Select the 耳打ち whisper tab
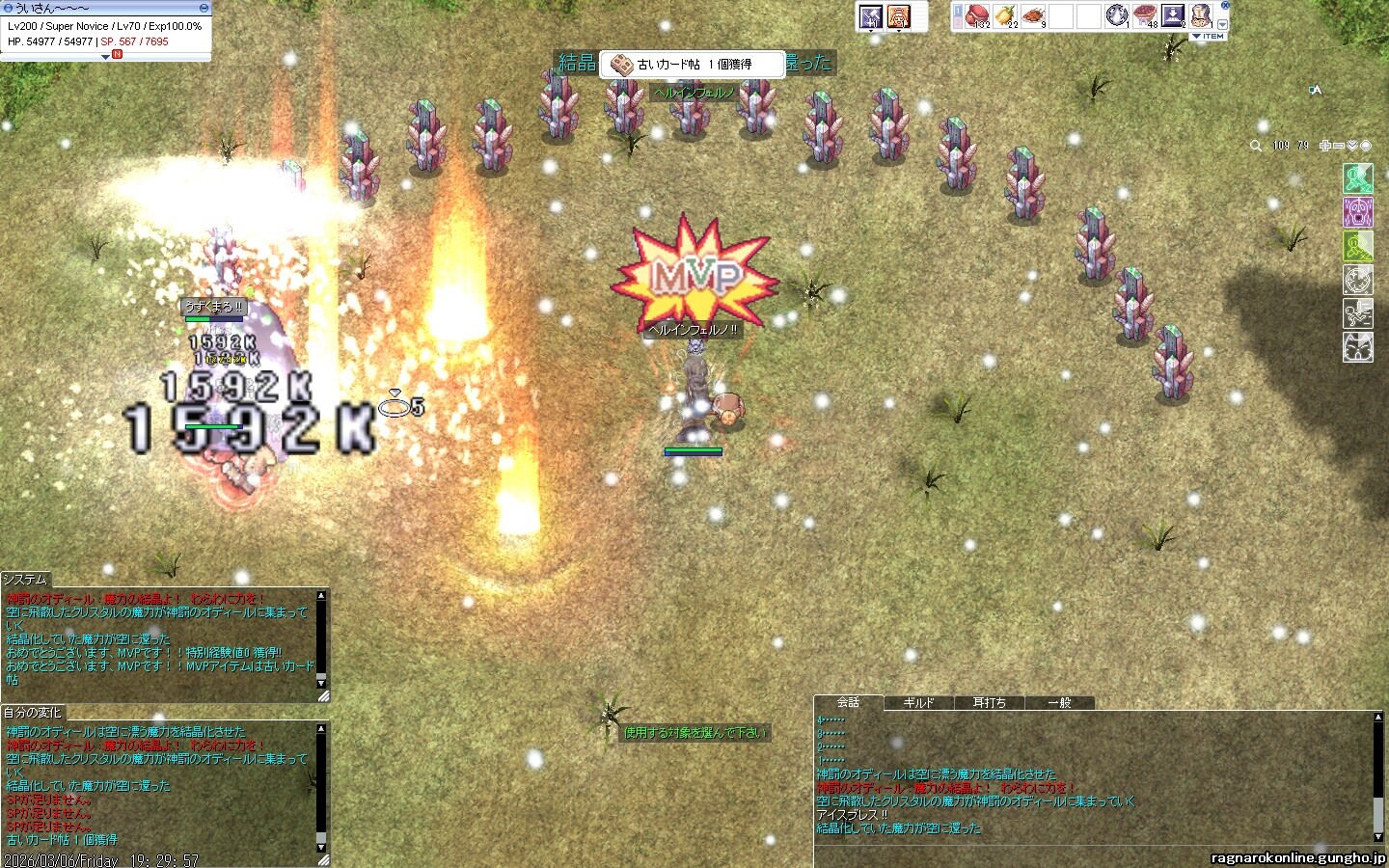 point(989,703)
